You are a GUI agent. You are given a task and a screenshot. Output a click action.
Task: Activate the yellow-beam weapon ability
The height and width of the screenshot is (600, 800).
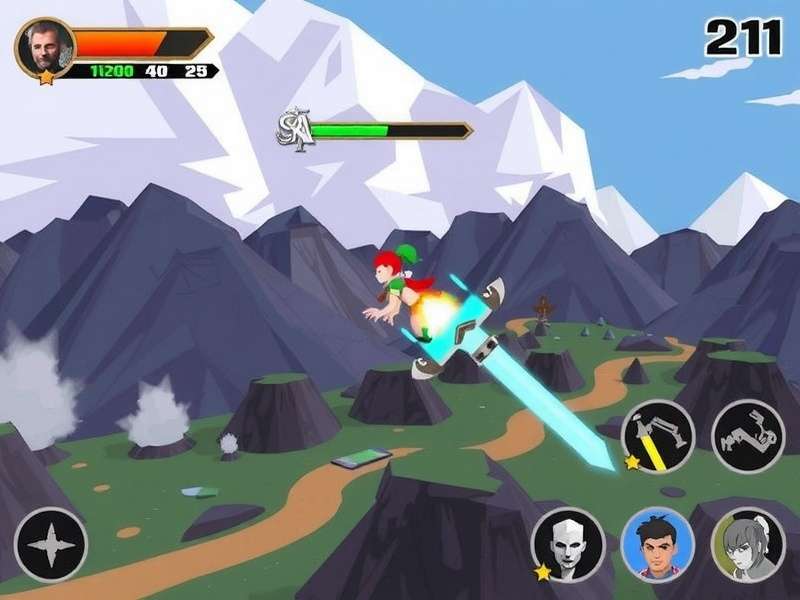658,436
